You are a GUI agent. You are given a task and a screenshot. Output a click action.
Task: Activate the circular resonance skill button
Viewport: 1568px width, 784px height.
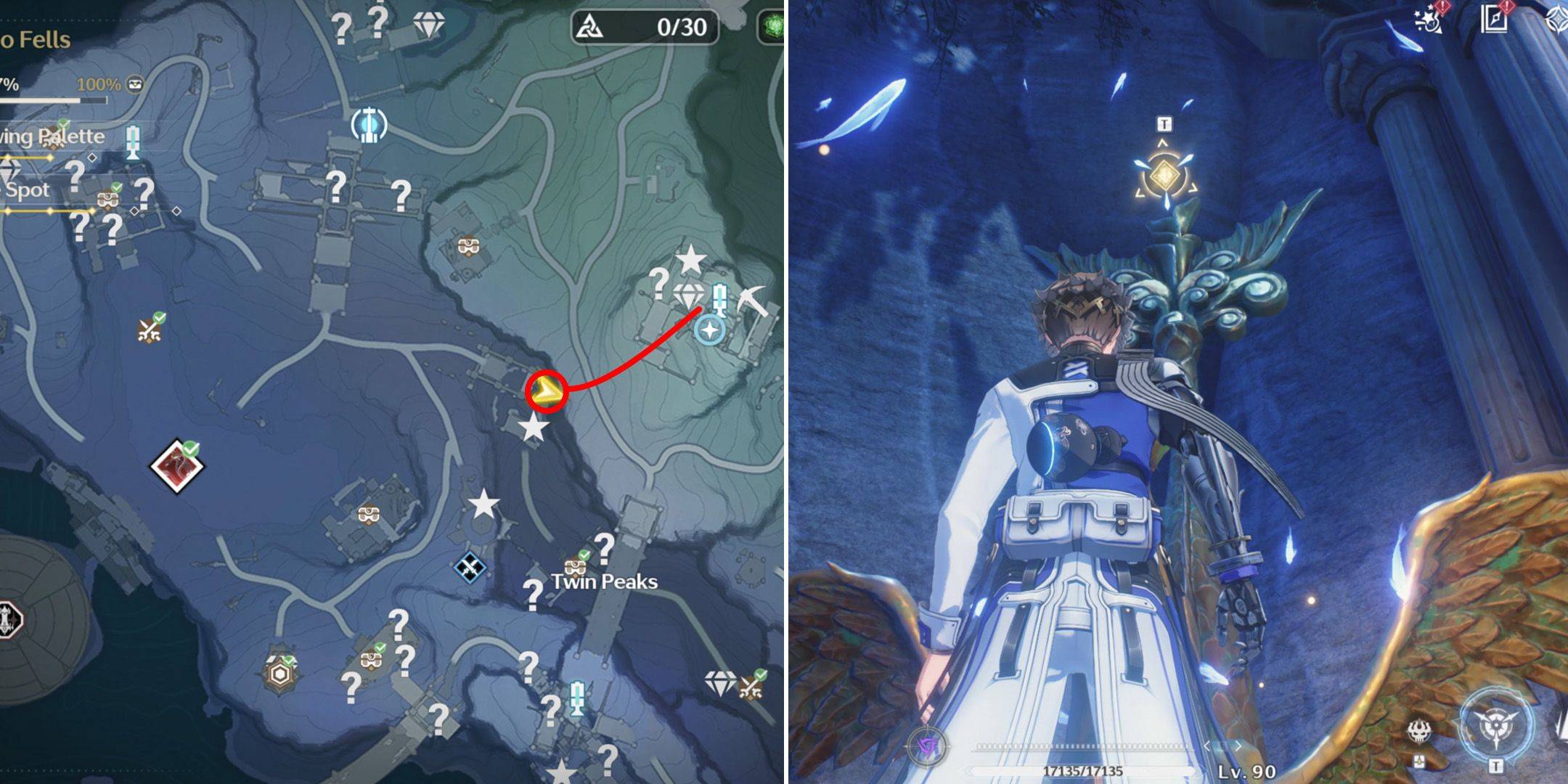[1496, 726]
